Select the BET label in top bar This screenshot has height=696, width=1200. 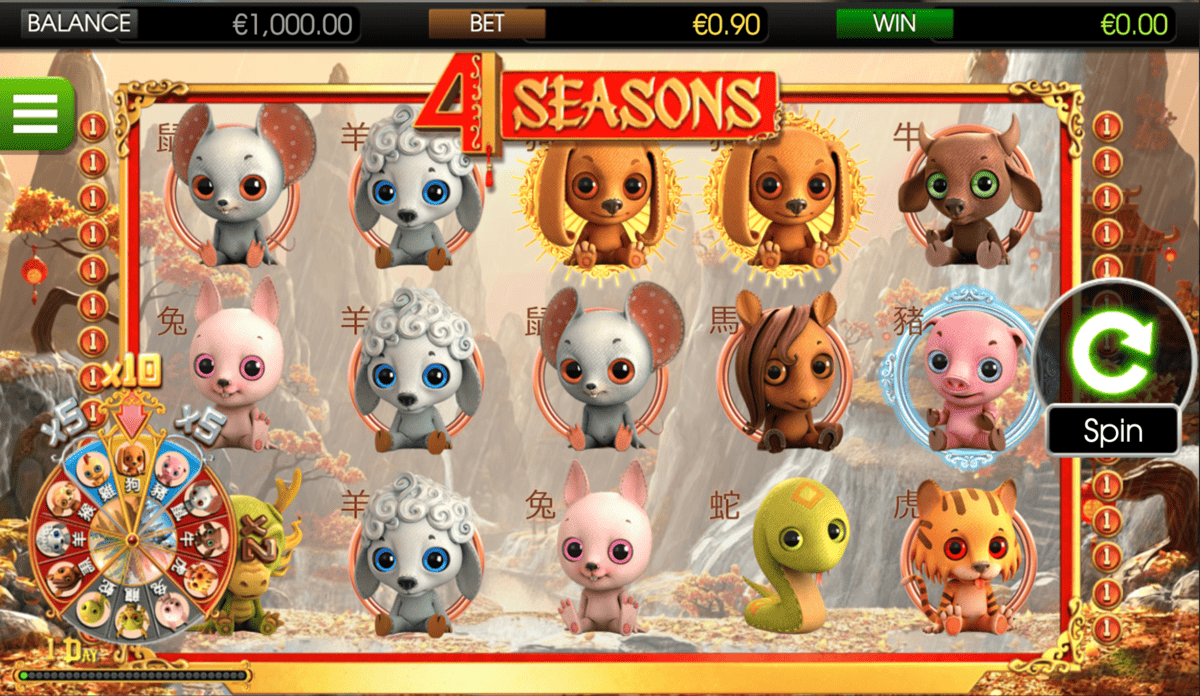click(487, 23)
